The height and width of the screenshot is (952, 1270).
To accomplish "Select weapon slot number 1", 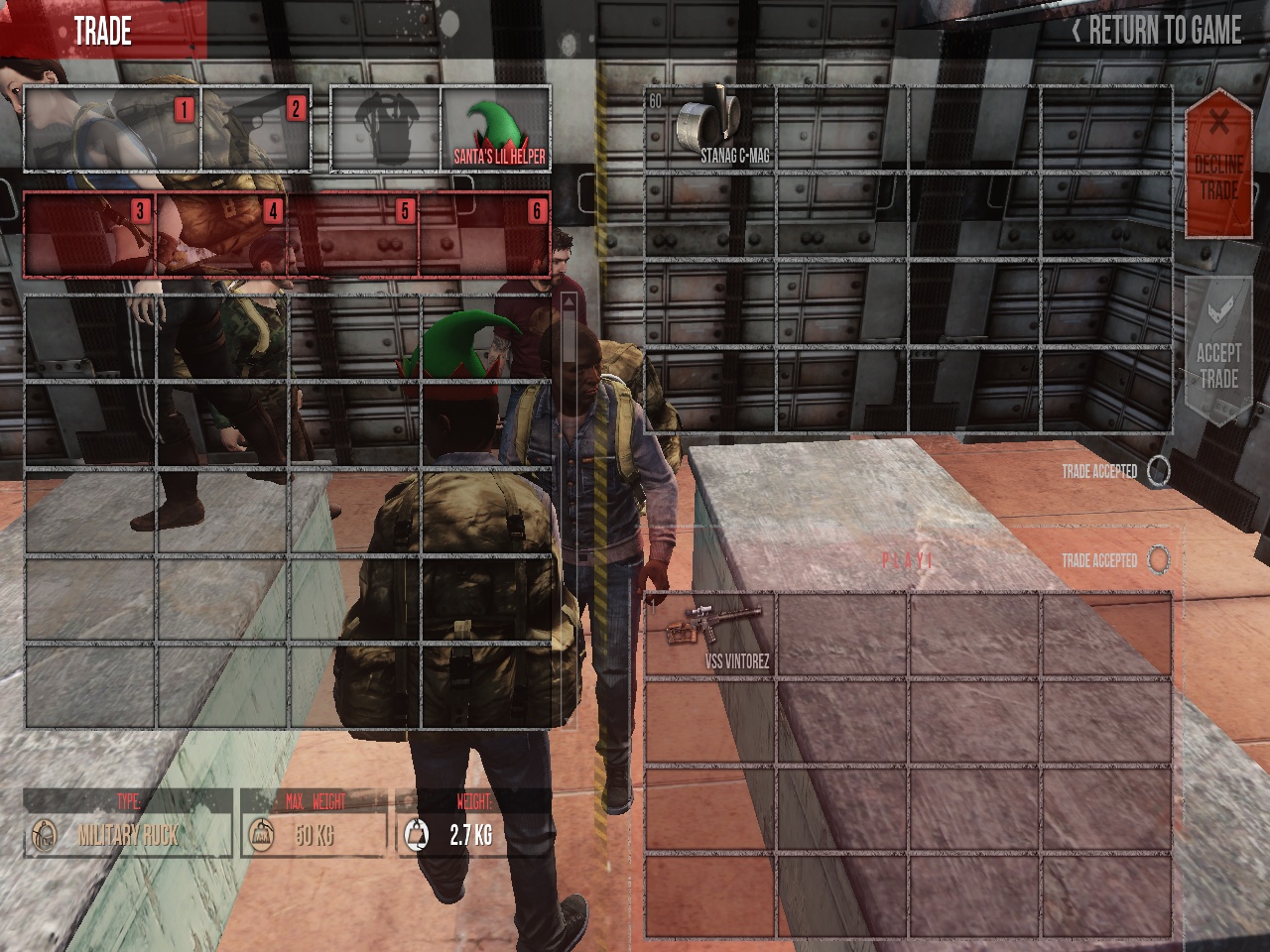I will (112, 129).
